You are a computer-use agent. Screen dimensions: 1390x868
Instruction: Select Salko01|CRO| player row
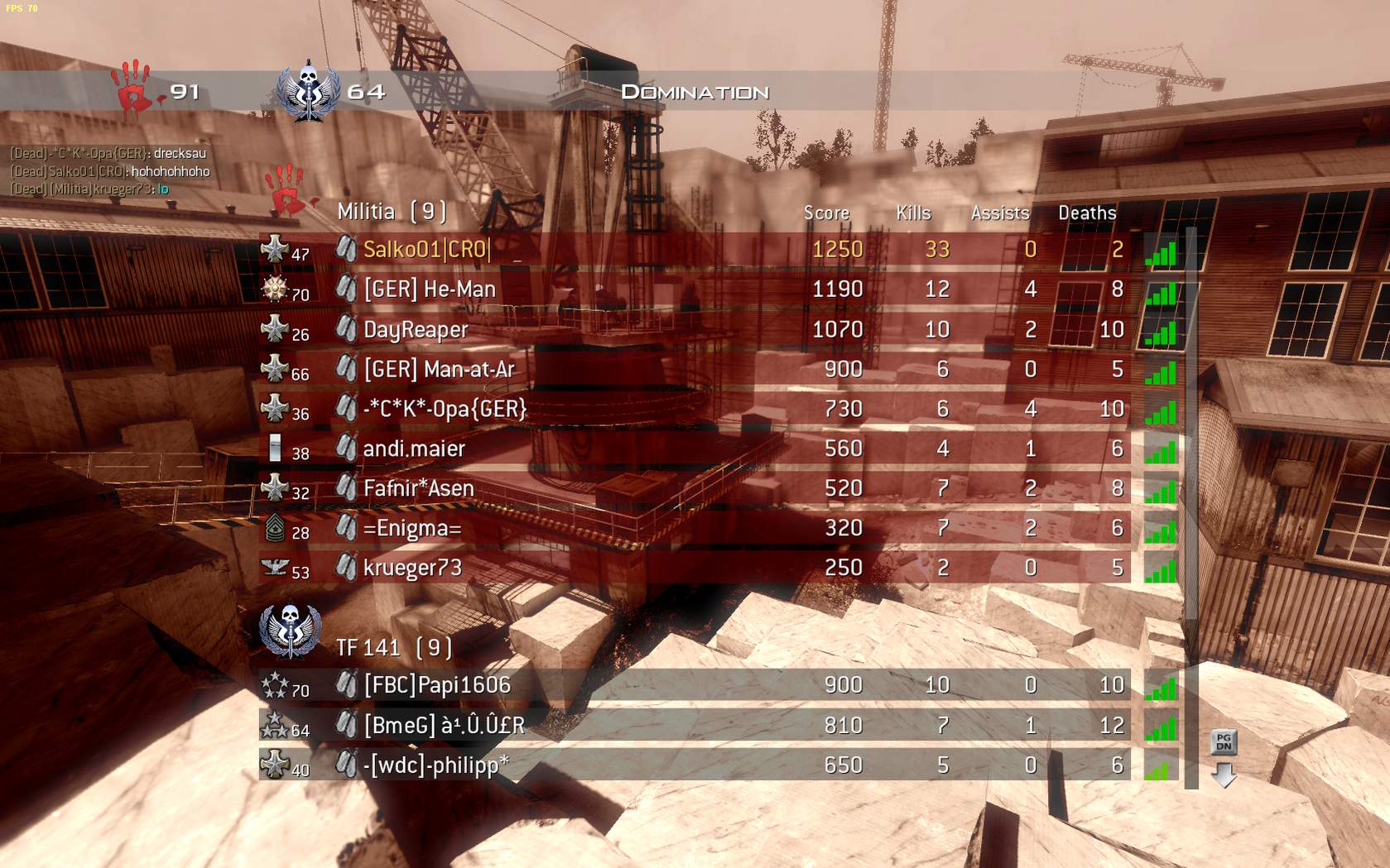[427, 250]
